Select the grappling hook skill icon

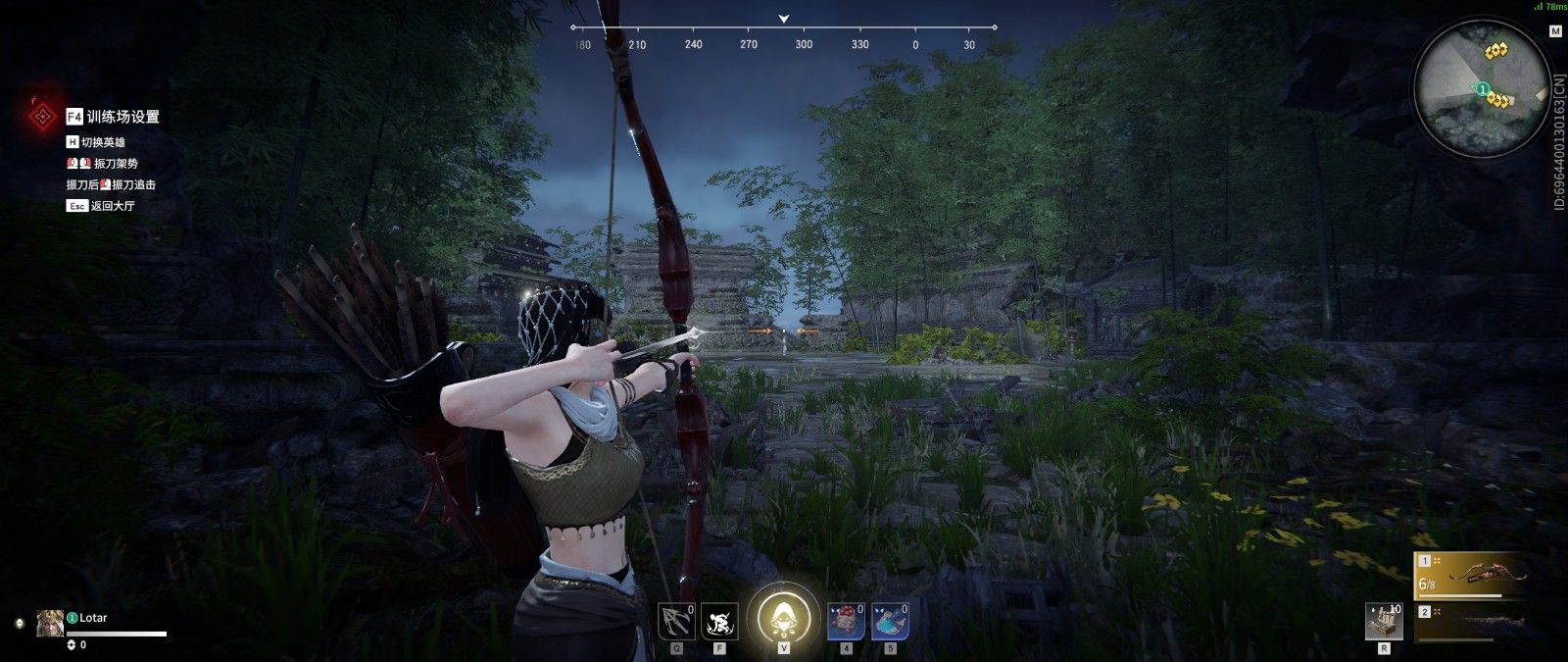pos(676,622)
